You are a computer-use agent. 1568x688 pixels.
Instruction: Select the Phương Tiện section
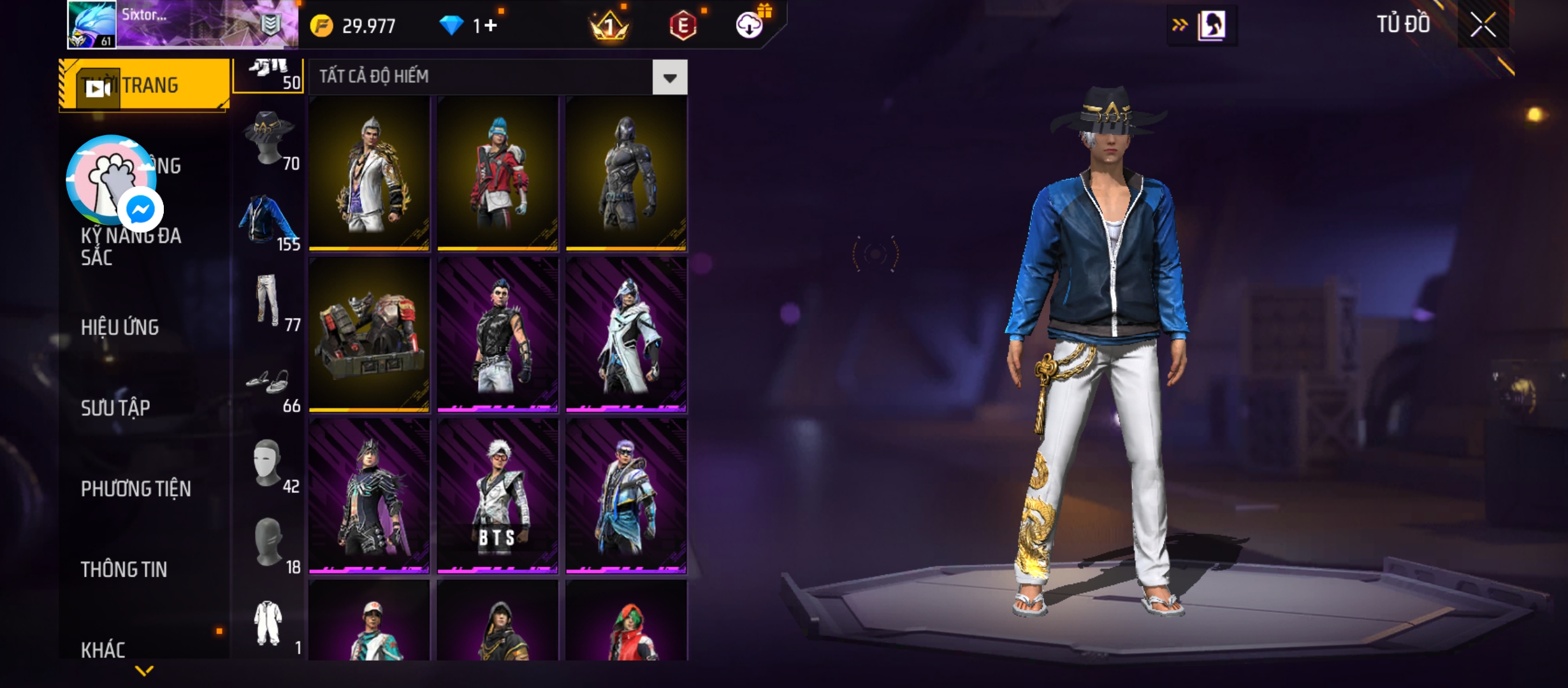136,489
